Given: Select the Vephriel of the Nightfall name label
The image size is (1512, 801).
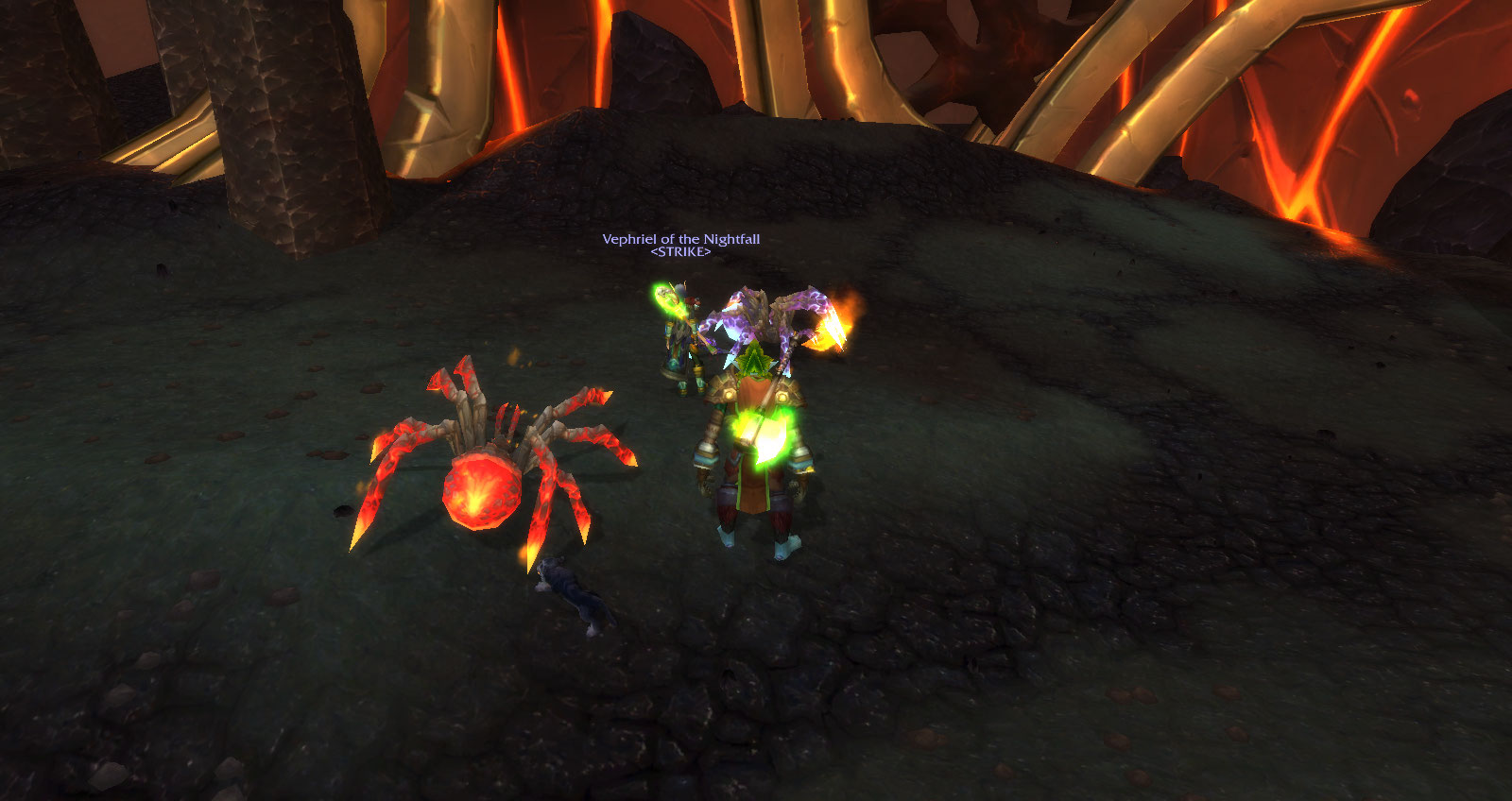Looking at the screenshot, I should pyautogui.click(x=680, y=239).
